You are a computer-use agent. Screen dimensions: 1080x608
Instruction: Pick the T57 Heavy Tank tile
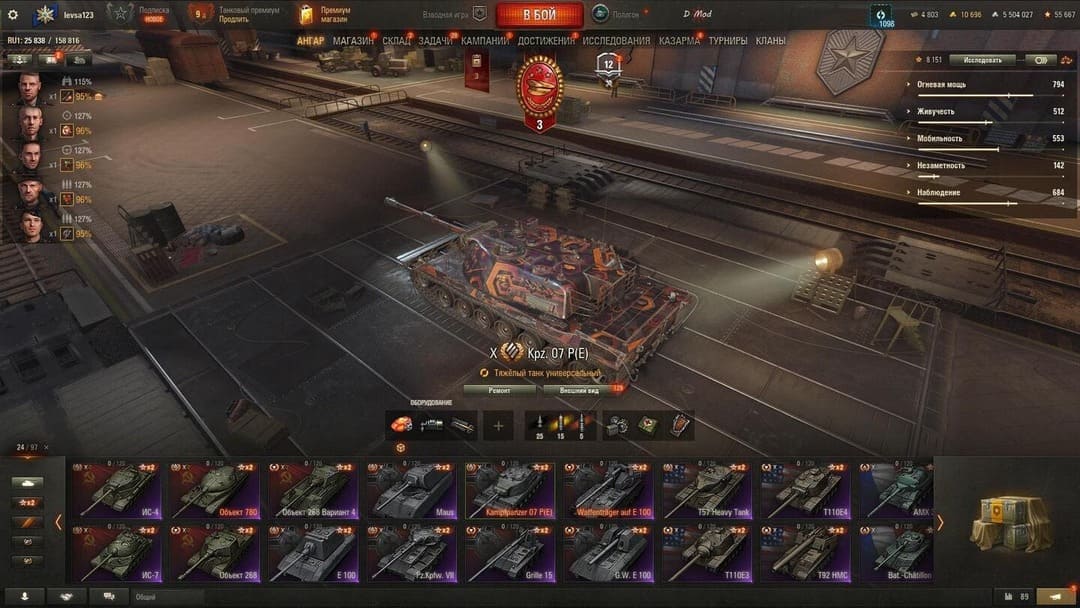coord(707,490)
